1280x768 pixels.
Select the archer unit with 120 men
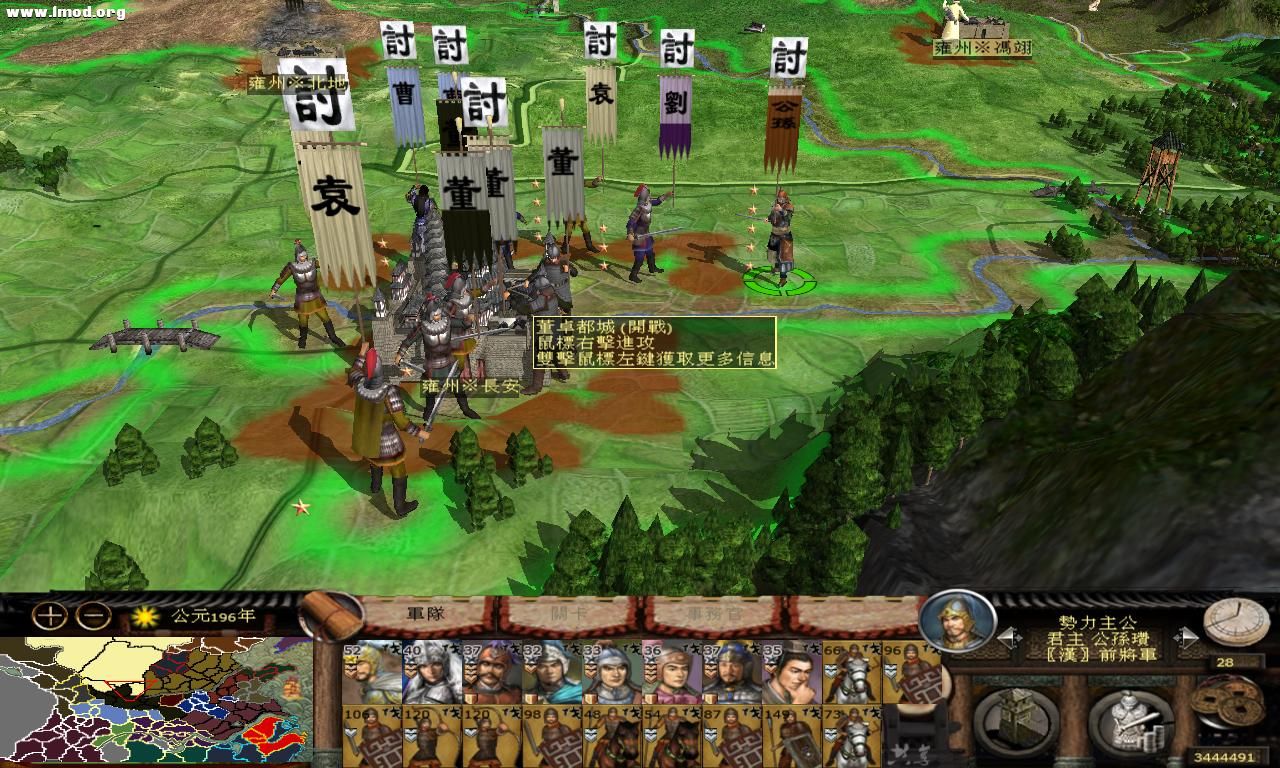point(432,735)
